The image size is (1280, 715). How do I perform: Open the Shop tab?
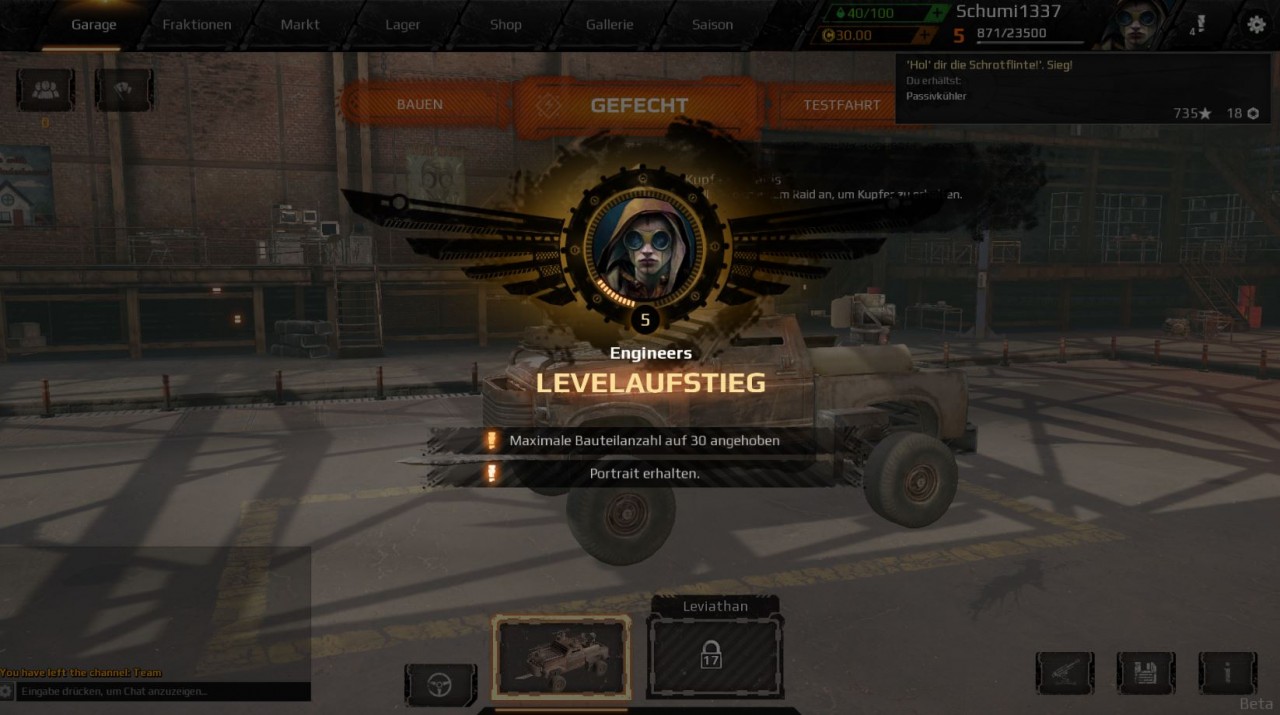(x=506, y=25)
